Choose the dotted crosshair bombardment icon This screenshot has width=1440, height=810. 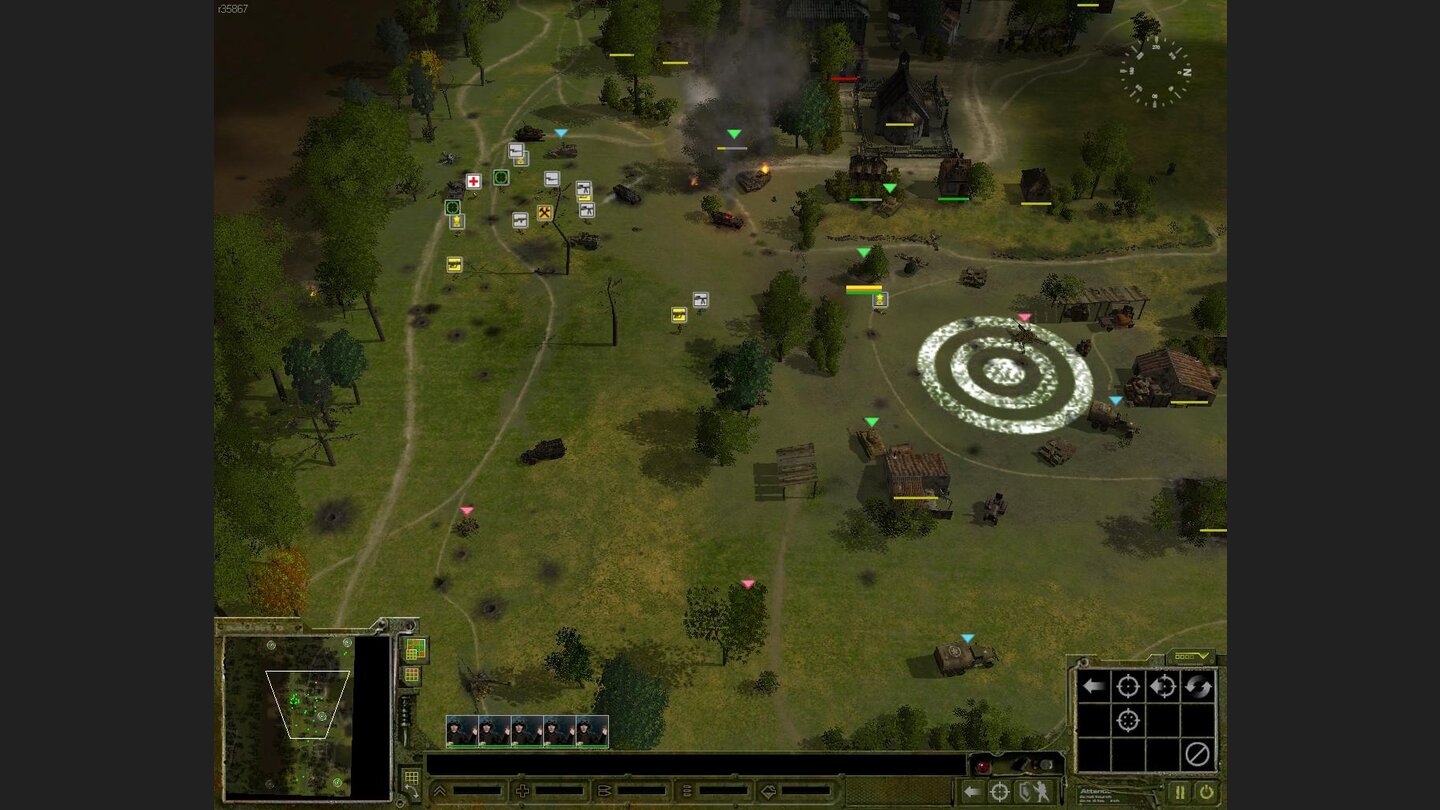pos(1128,720)
